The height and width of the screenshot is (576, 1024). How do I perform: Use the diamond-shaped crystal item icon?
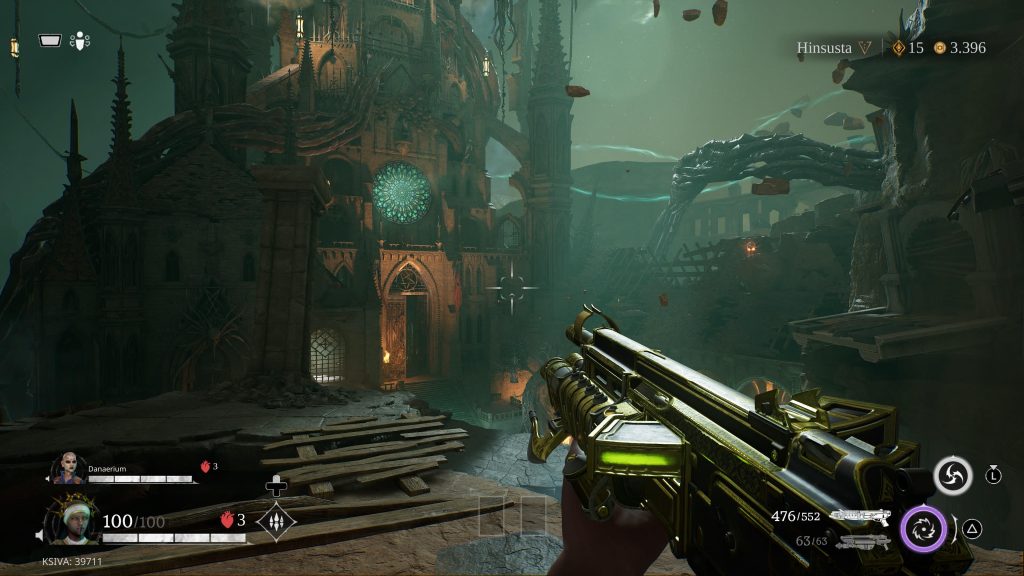click(275, 521)
